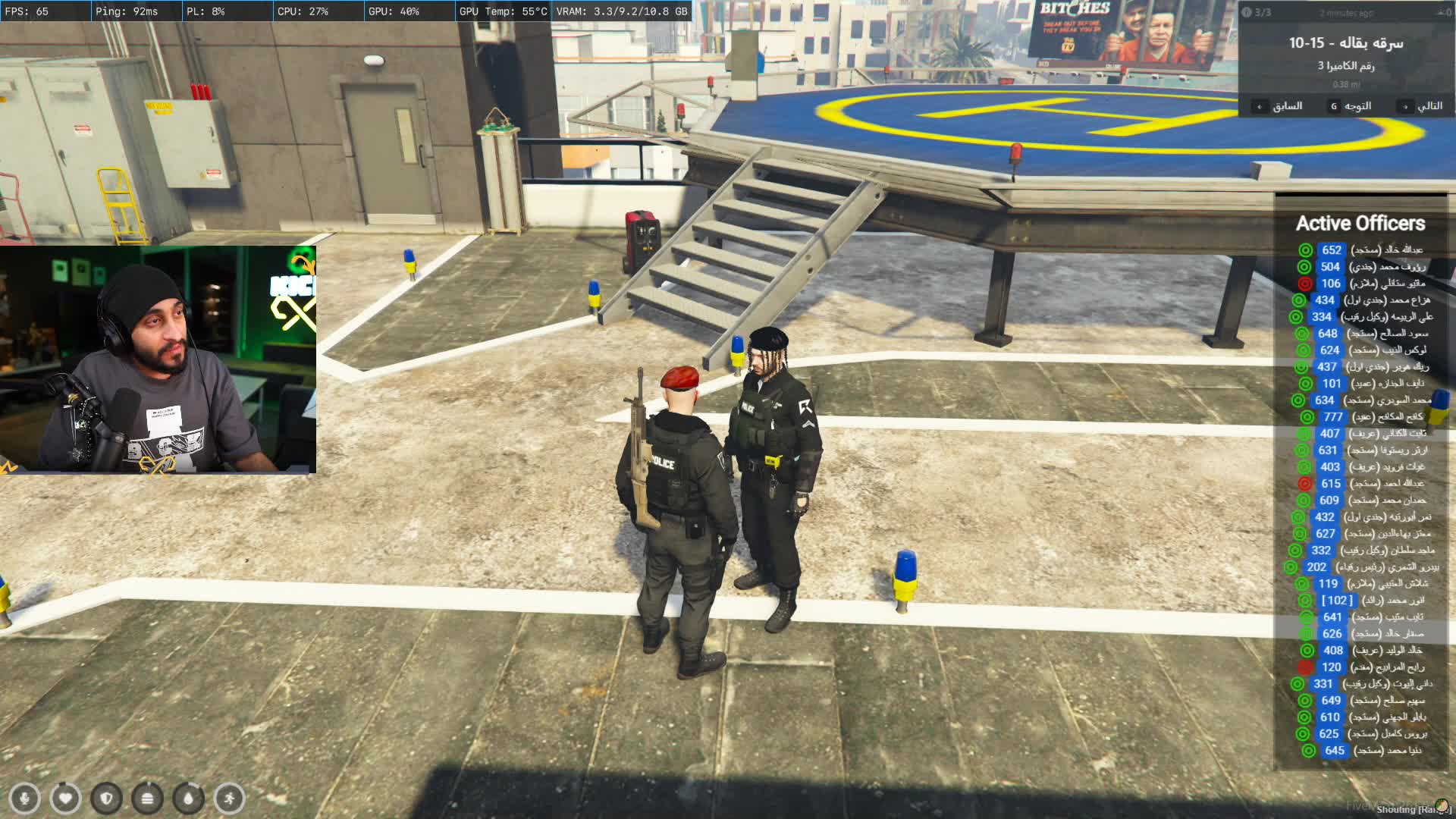Click the running man stamina icon

click(229, 798)
